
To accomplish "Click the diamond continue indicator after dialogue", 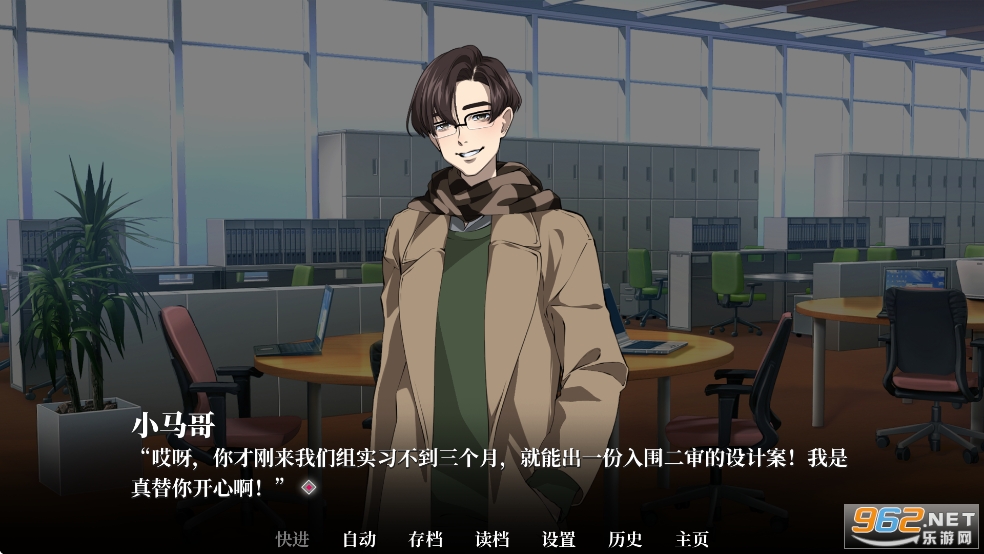I will point(309,486).
